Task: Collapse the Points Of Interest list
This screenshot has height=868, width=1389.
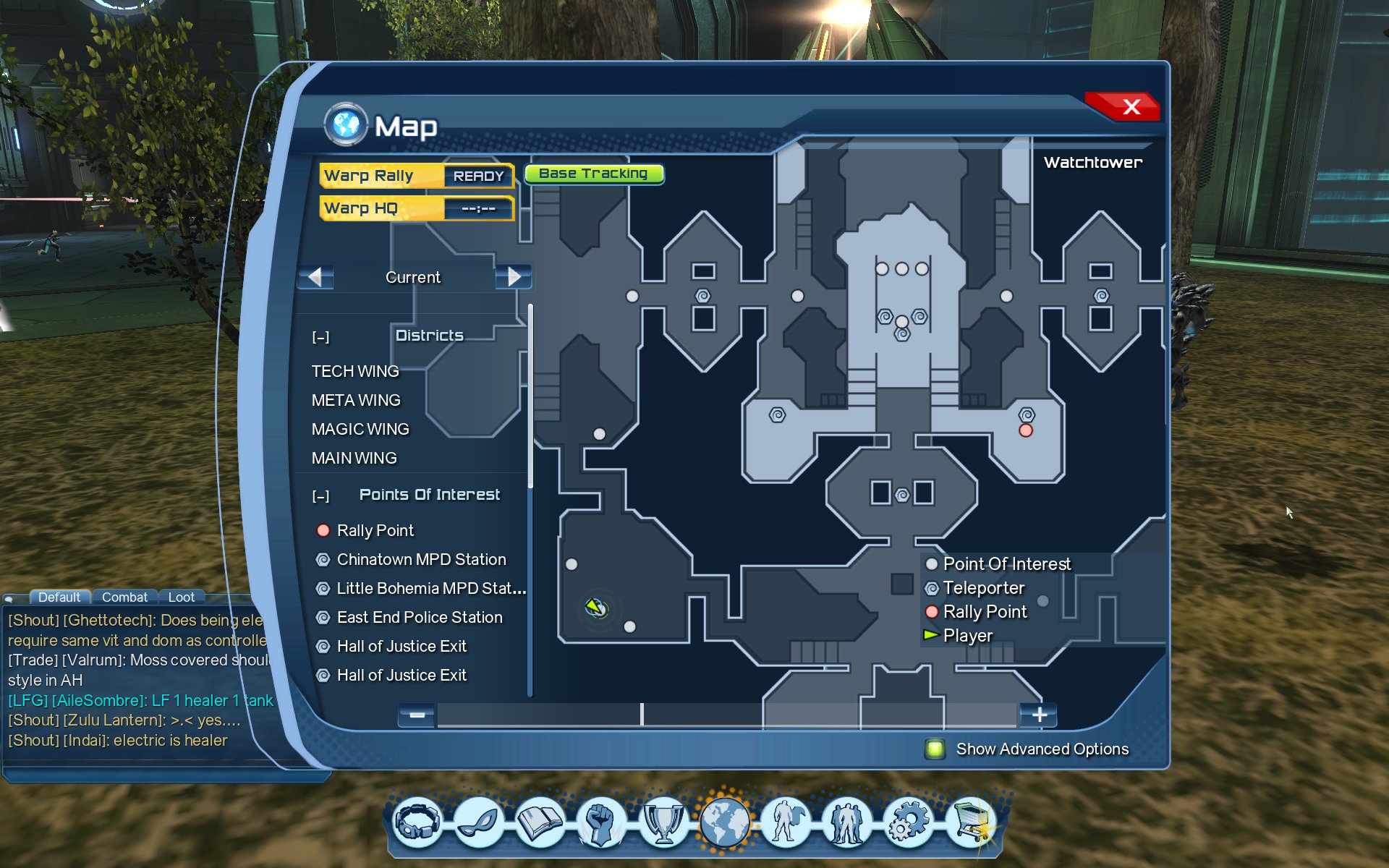Action: click(x=320, y=496)
